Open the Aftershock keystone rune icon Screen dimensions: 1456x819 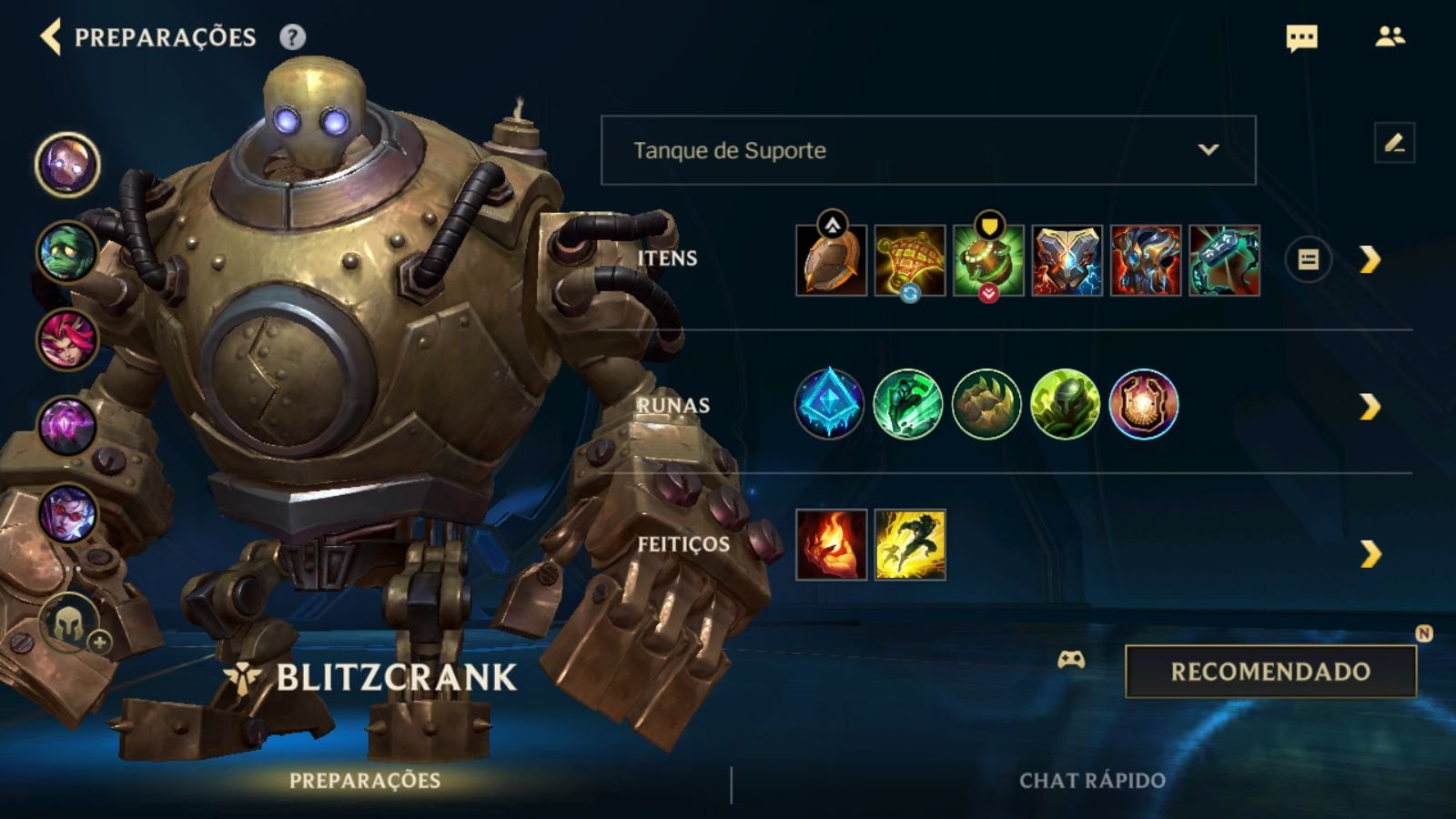(x=830, y=404)
